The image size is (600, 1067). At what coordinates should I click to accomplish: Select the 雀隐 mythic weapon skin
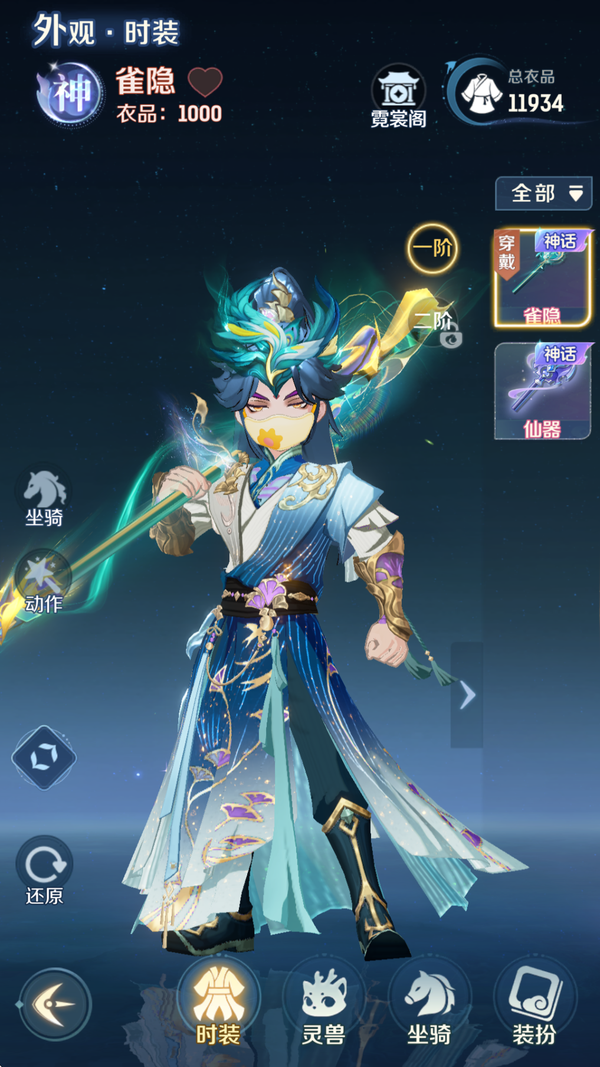[x=542, y=277]
